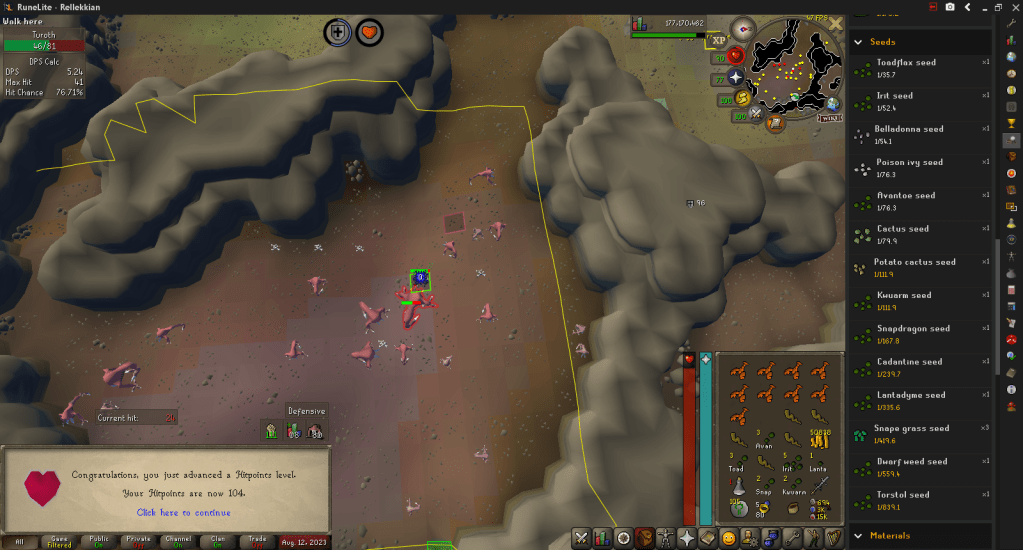This screenshot has height=550, width=1023.
Task: Toggle the XP drops orb
Action: [716, 40]
